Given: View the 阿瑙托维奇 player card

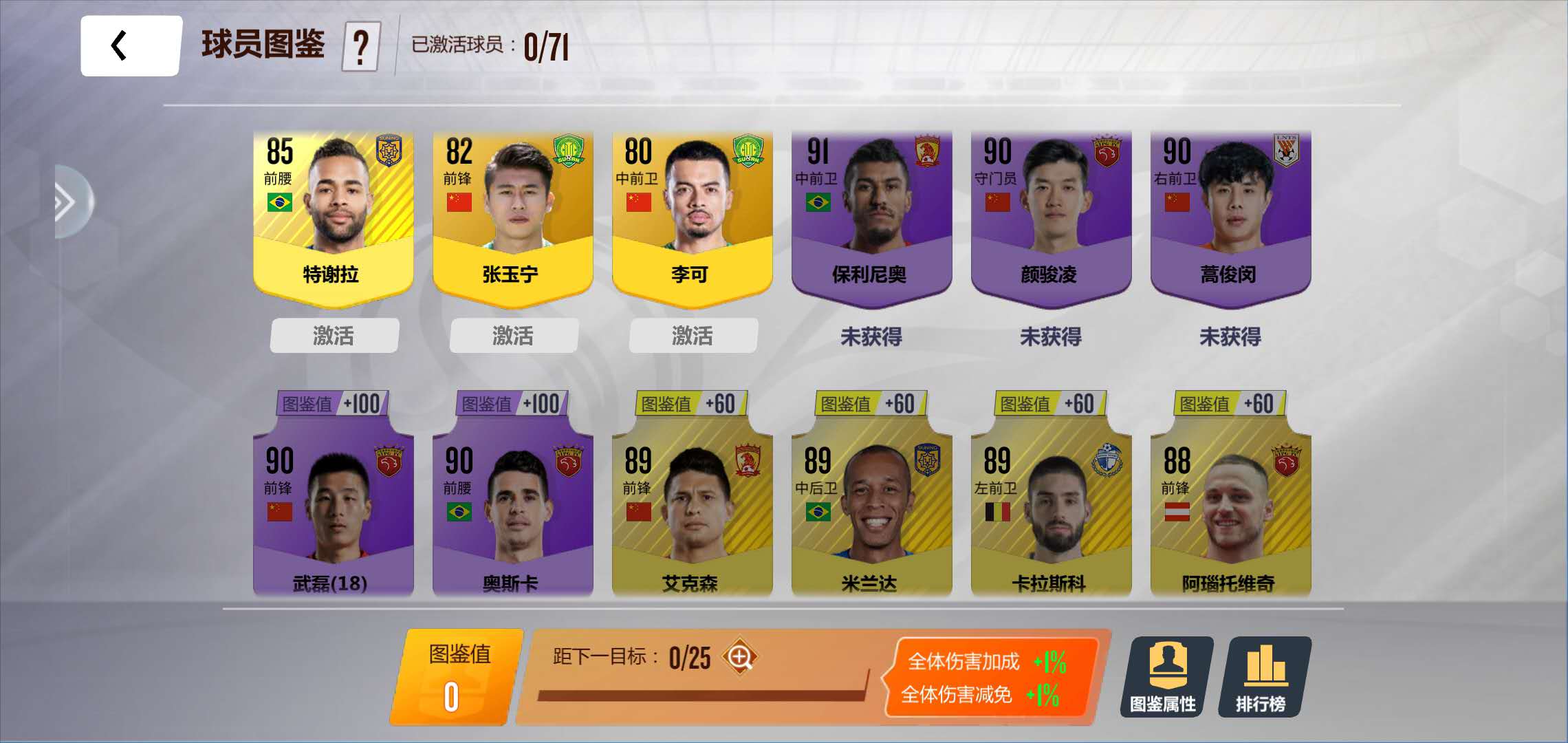Looking at the screenshot, I should (x=1230, y=509).
